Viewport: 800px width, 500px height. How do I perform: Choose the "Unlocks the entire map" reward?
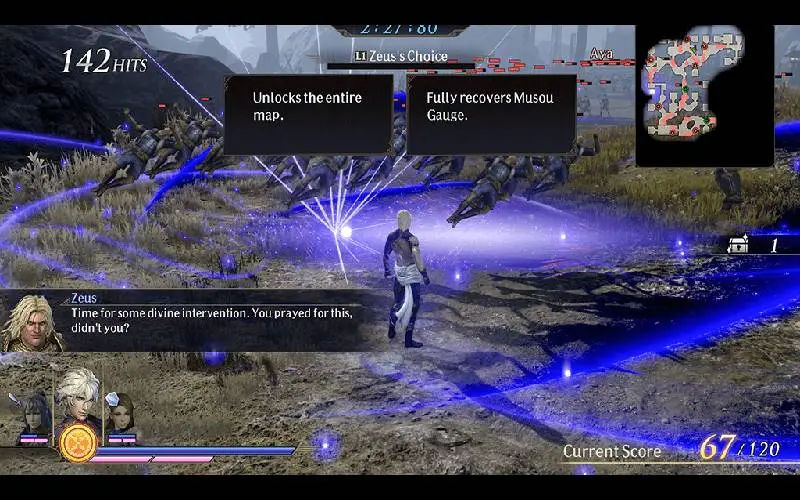[x=307, y=114]
